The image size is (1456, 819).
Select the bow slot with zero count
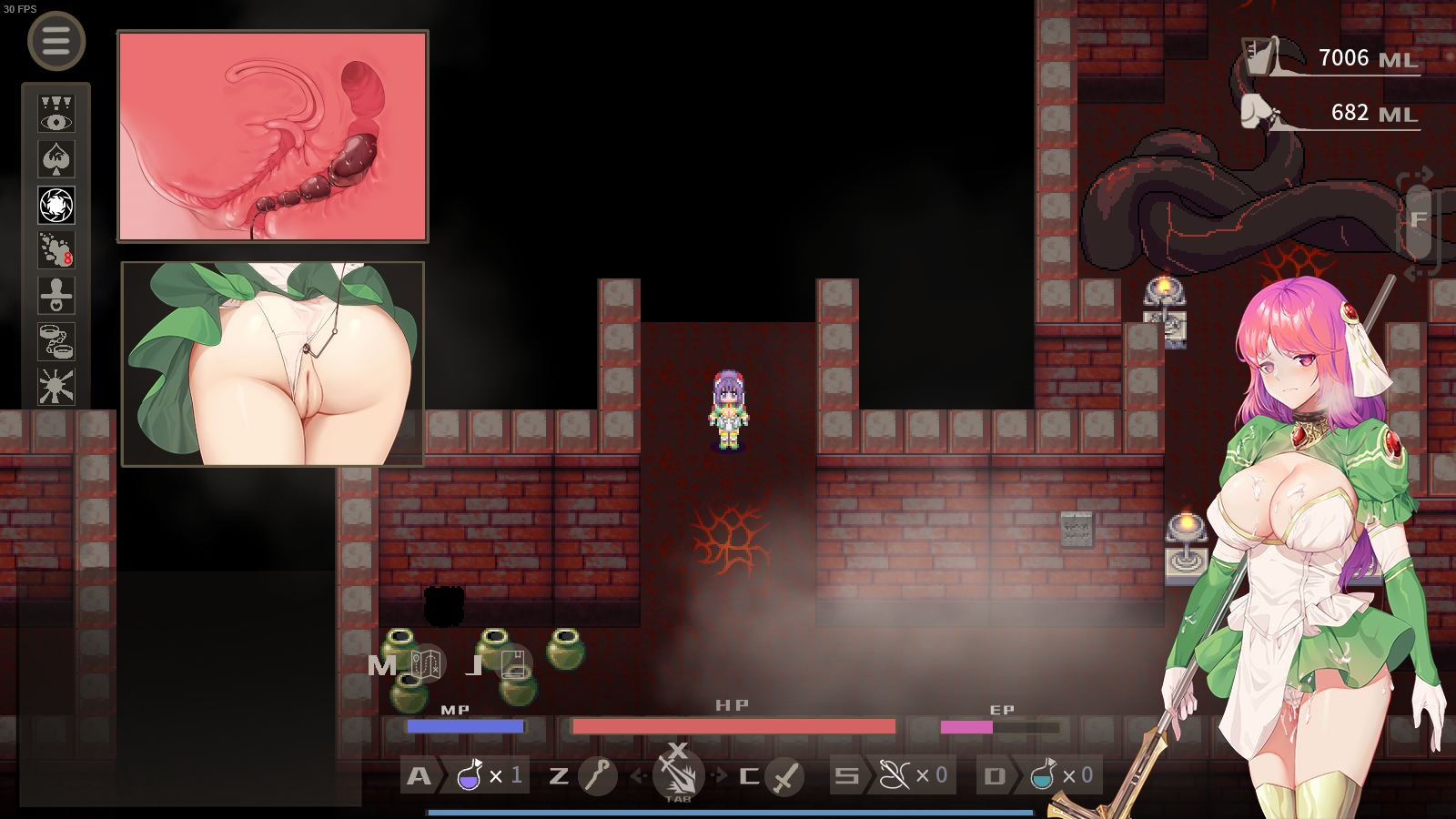click(894, 775)
